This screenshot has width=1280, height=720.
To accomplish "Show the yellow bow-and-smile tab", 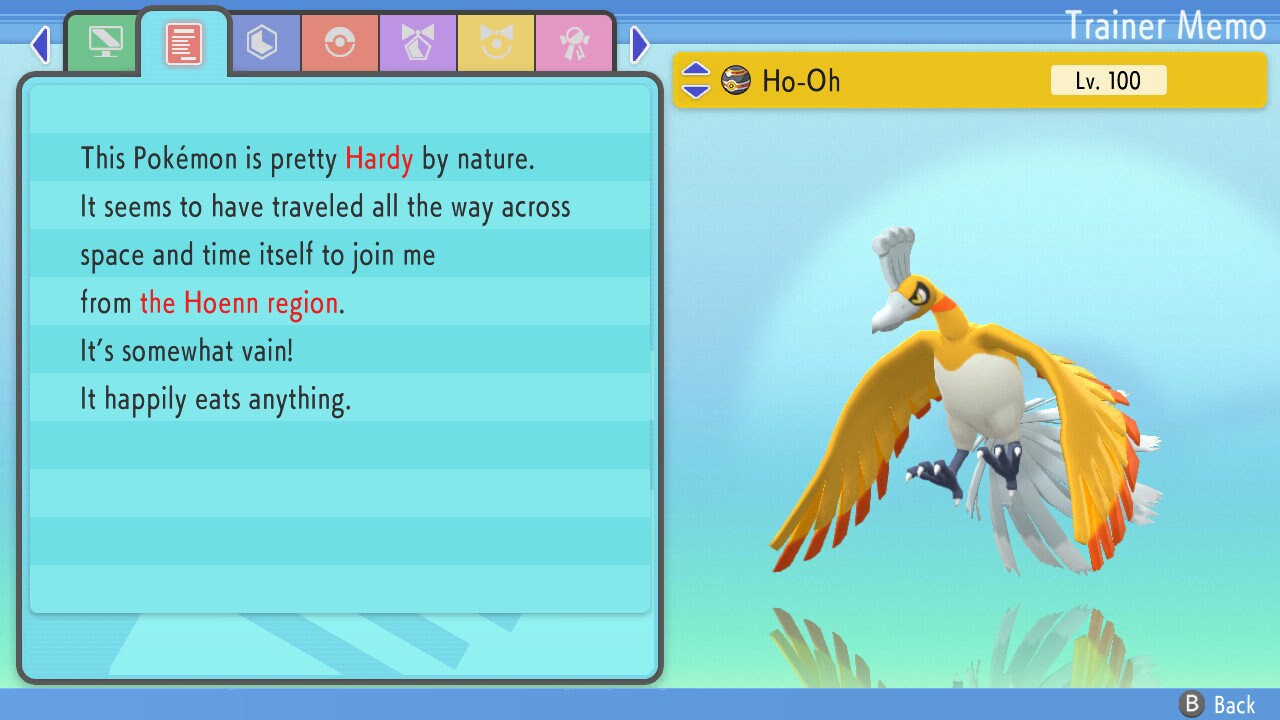I will [x=496, y=43].
